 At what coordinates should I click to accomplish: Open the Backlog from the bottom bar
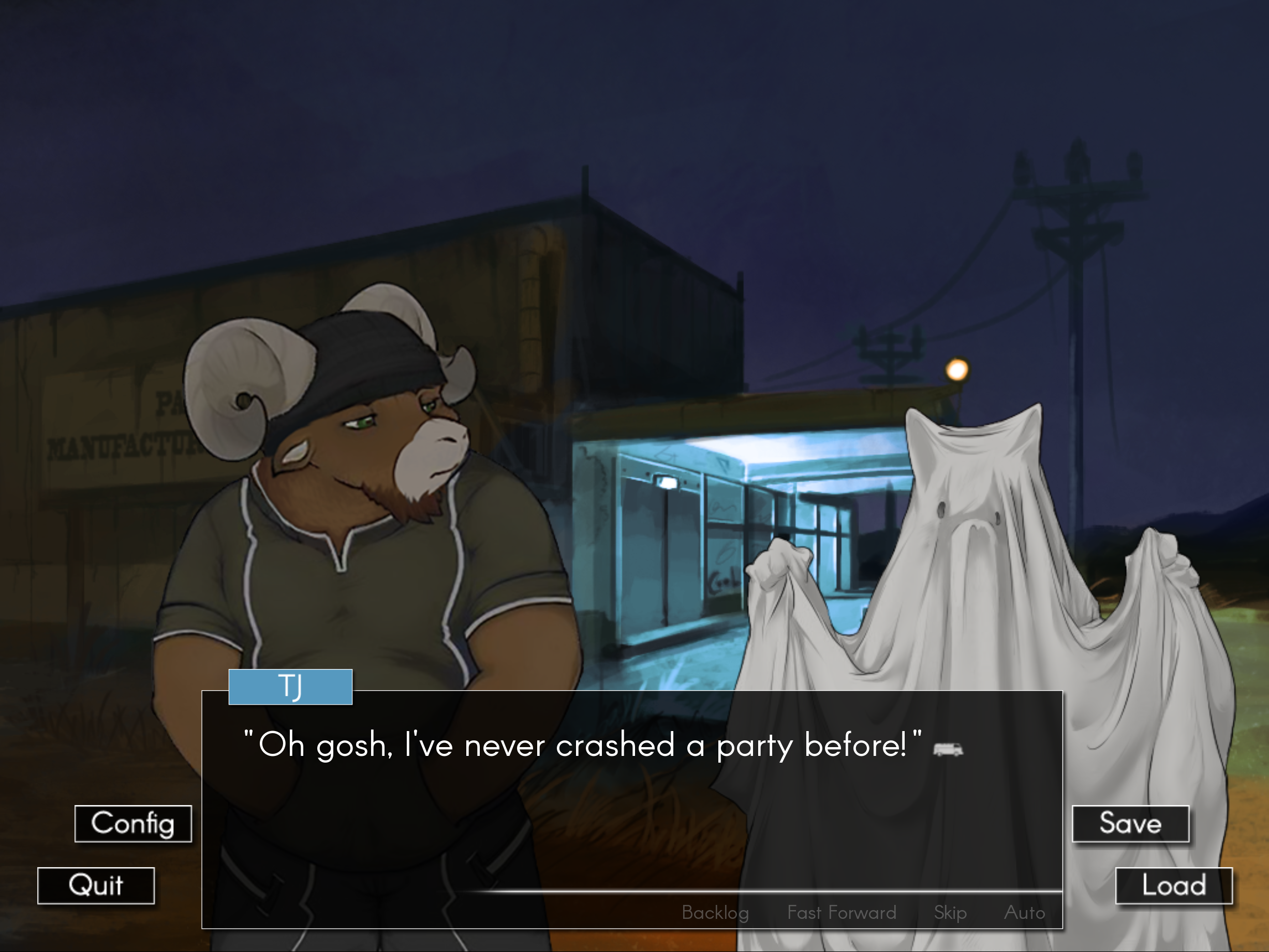[x=715, y=913]
